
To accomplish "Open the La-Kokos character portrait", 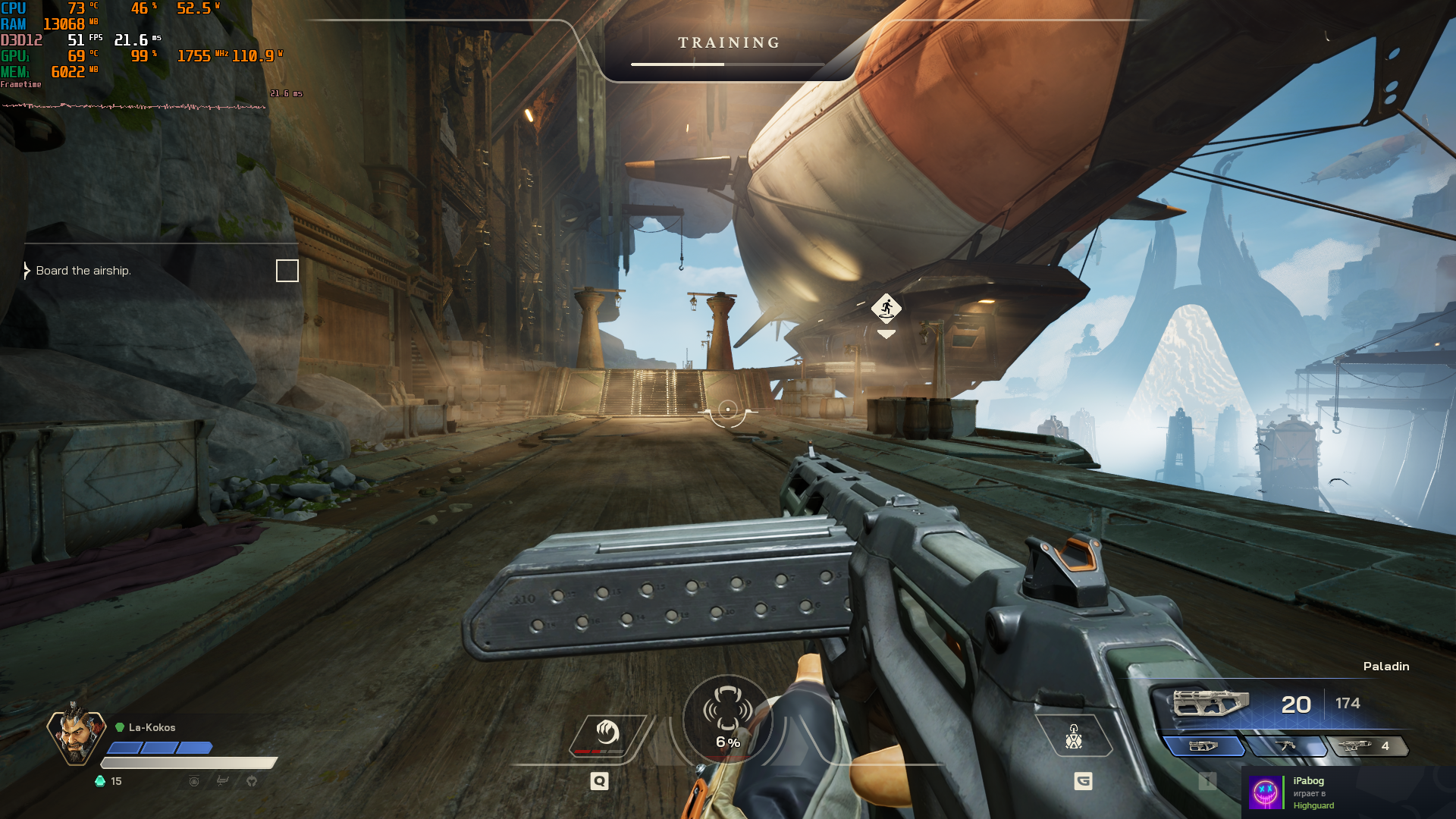I will [x=76, y=734].
